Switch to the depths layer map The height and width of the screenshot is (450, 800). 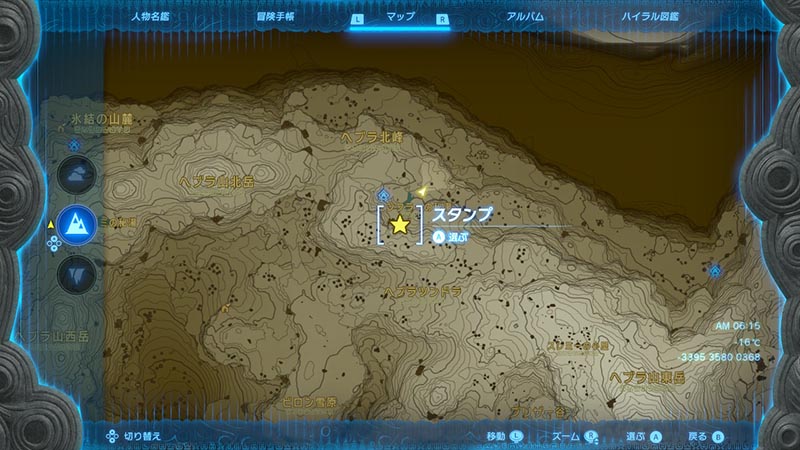click(x=77, y=272)
